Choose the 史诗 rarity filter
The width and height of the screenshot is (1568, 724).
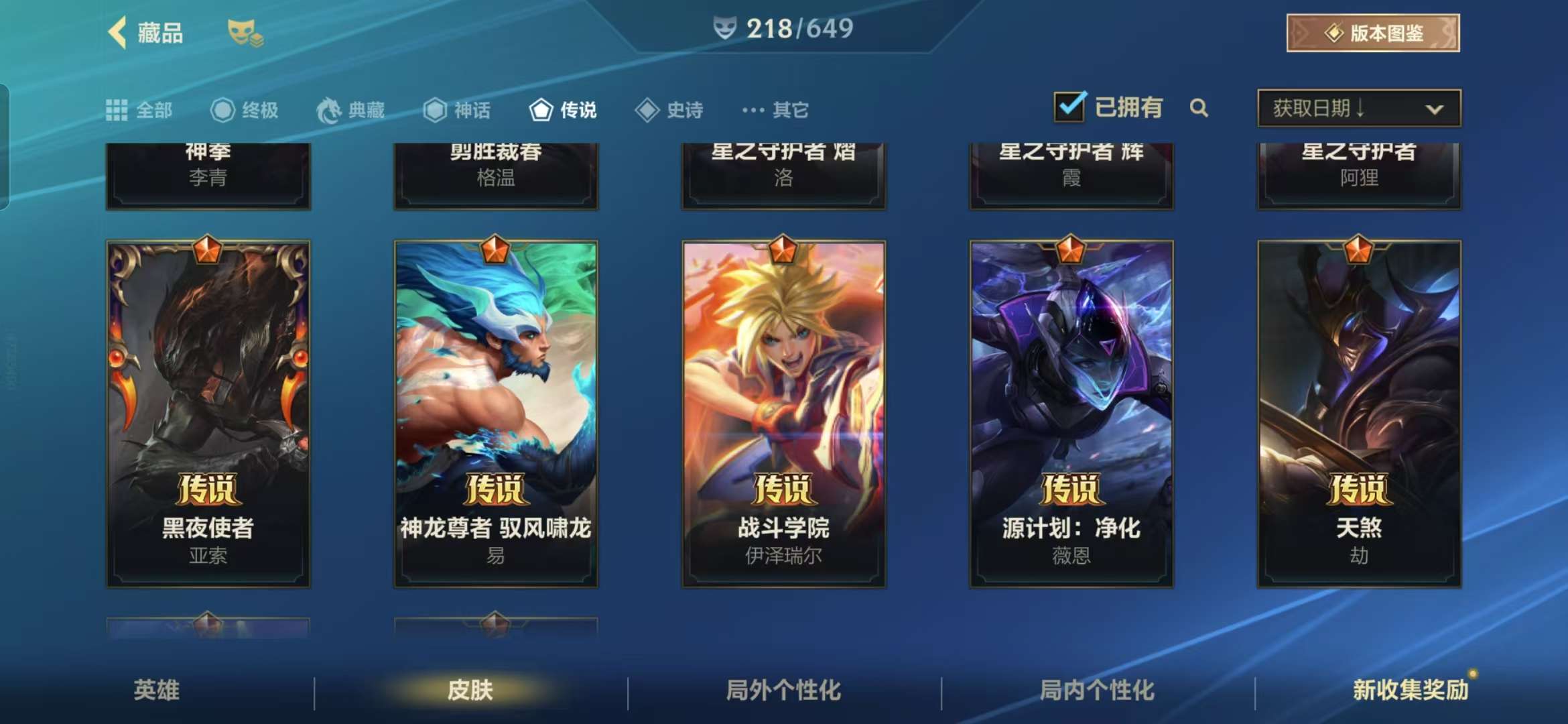669,110
